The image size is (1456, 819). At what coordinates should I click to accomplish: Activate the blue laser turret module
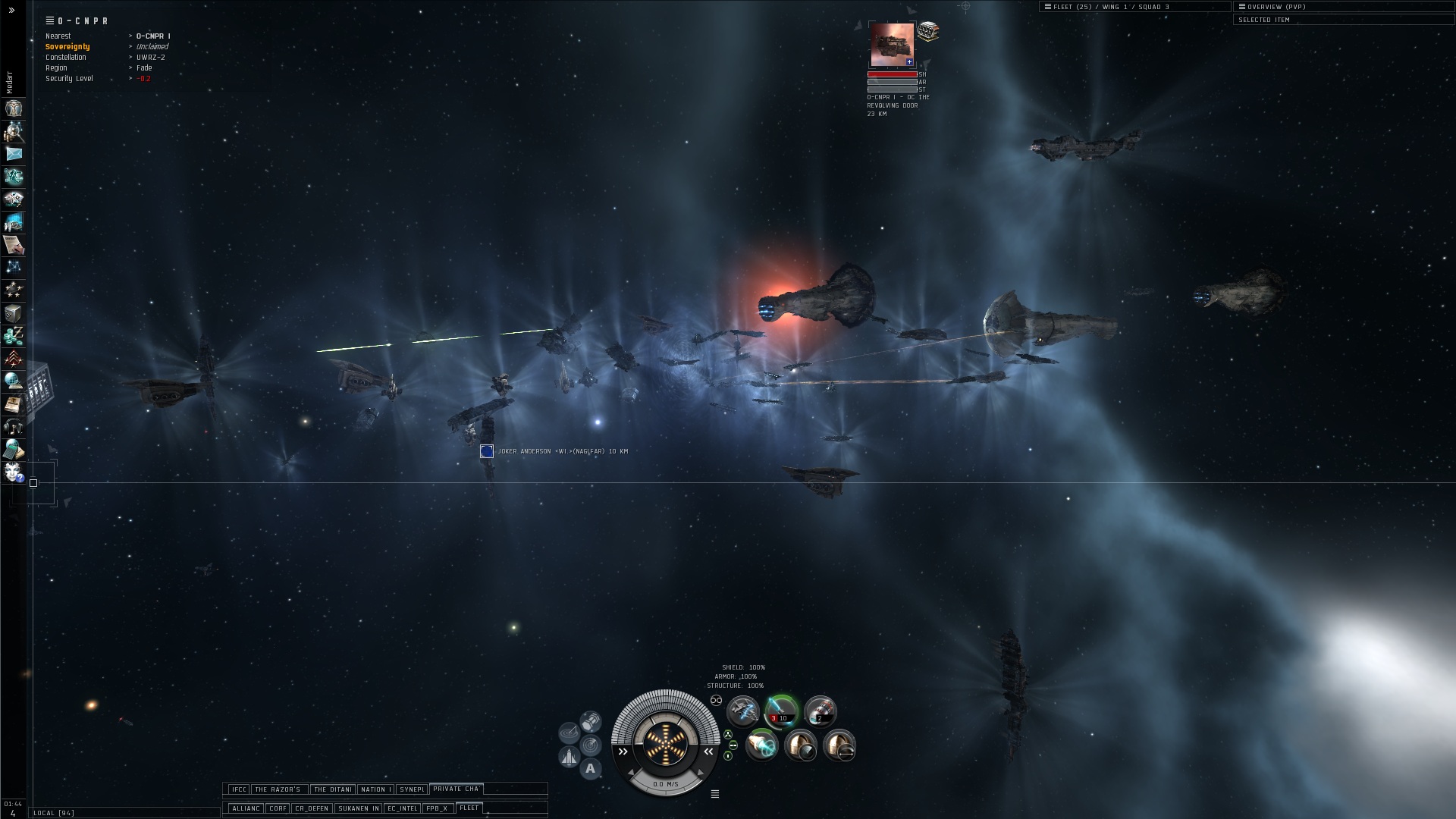[x=780, y=711]
